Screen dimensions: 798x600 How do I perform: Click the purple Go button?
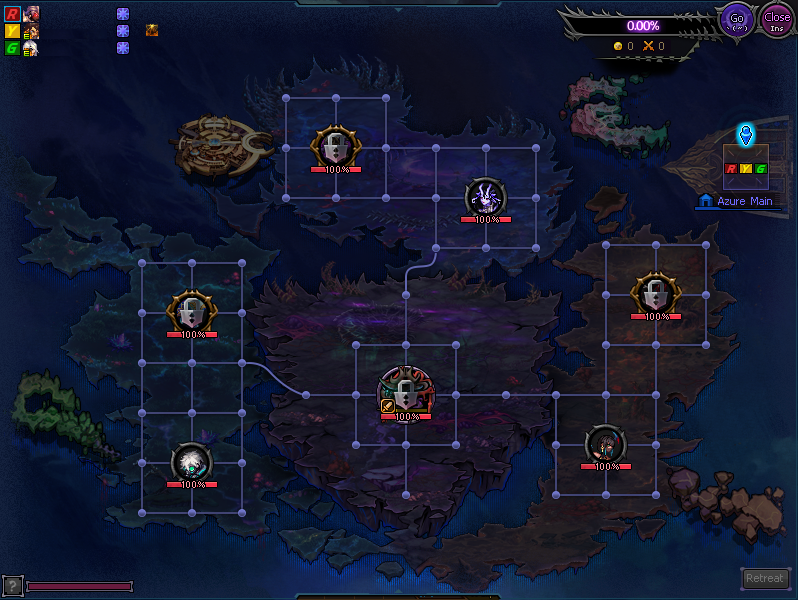click(738, 19)
